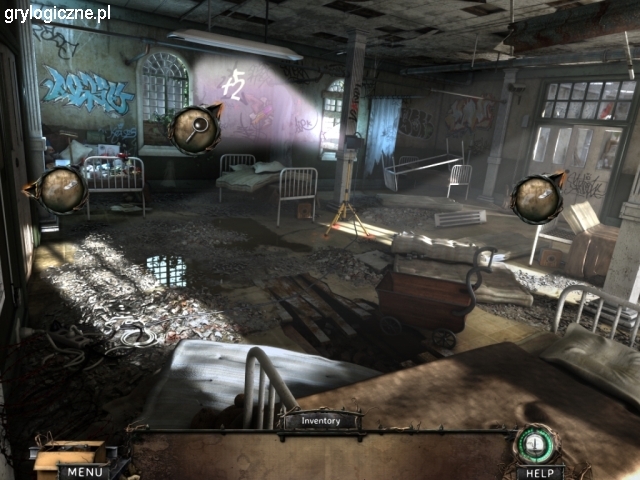Open the MENU button
The image size is (640, 480).
(x=85, y=472)
